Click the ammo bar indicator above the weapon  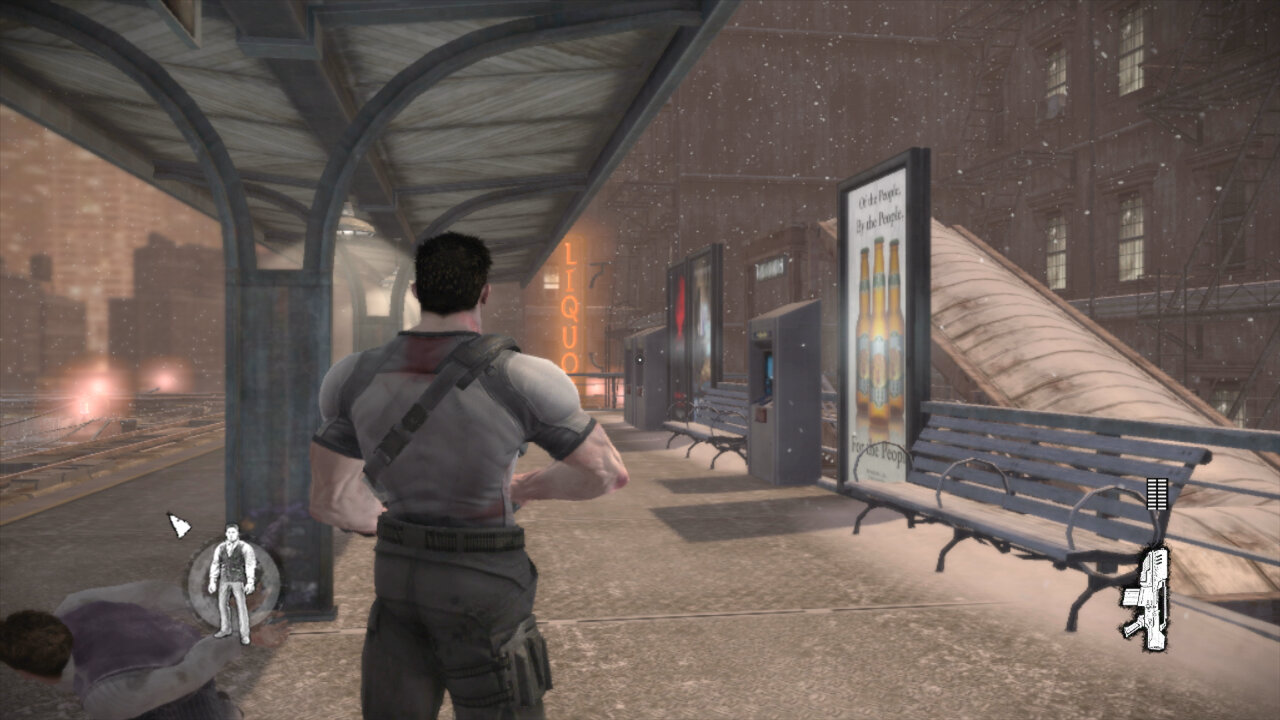(1157, 492)
